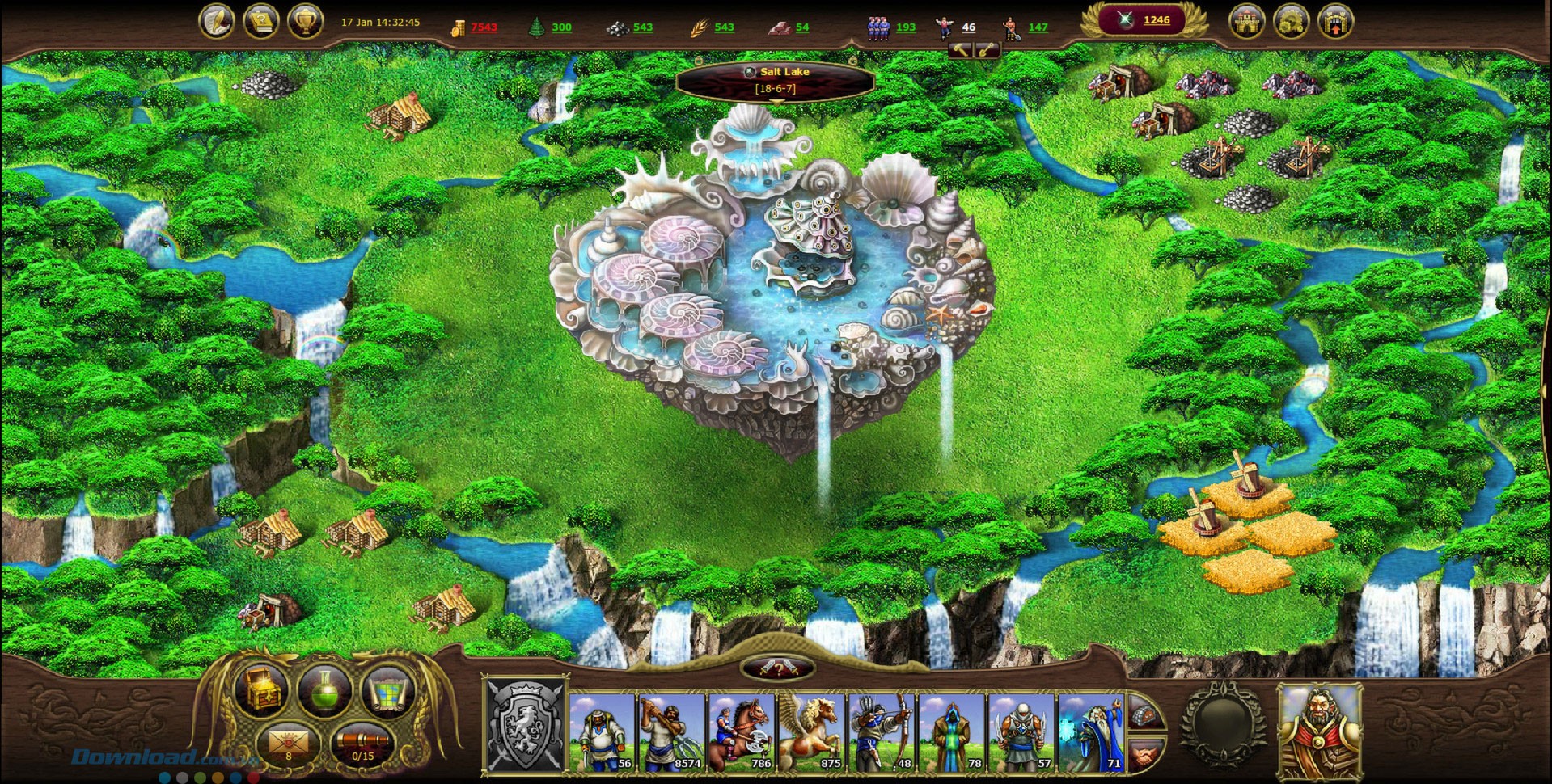Click the spyglass scouting icon
Screen dimensions: 1552x784
coord(362,744)
